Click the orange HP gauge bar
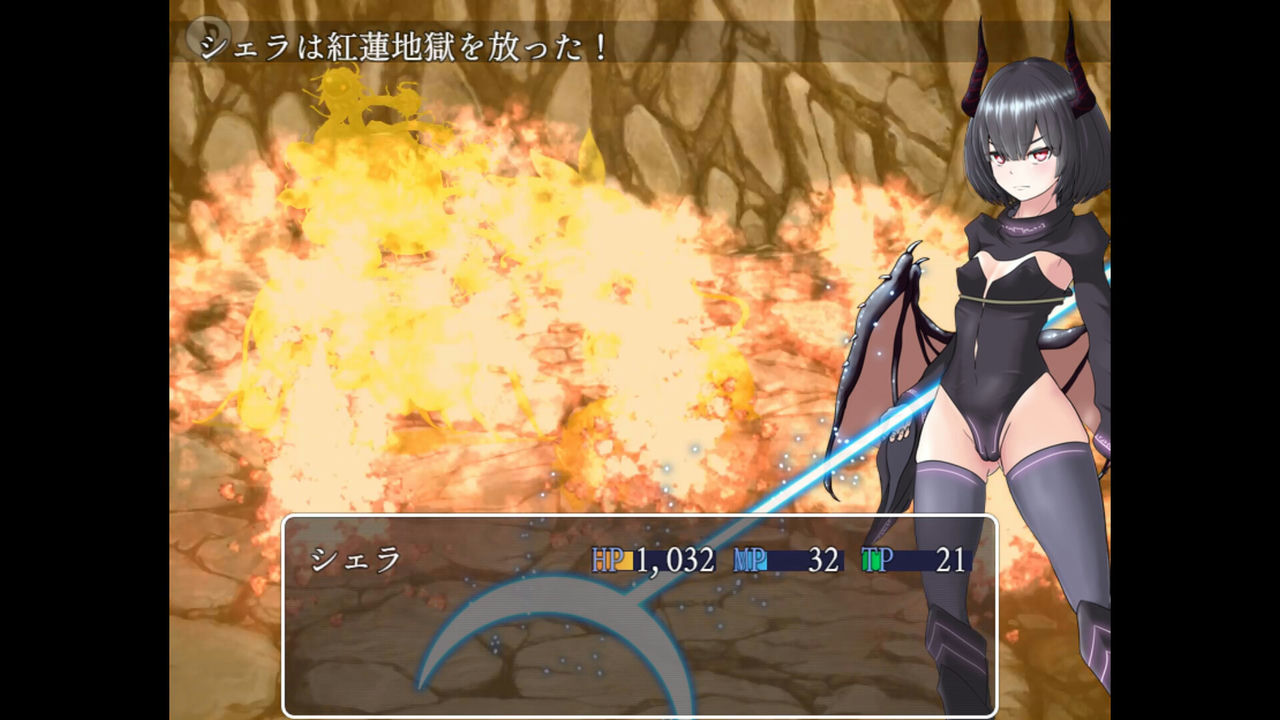Viewport: 1280px width, 720px height. 628,562
